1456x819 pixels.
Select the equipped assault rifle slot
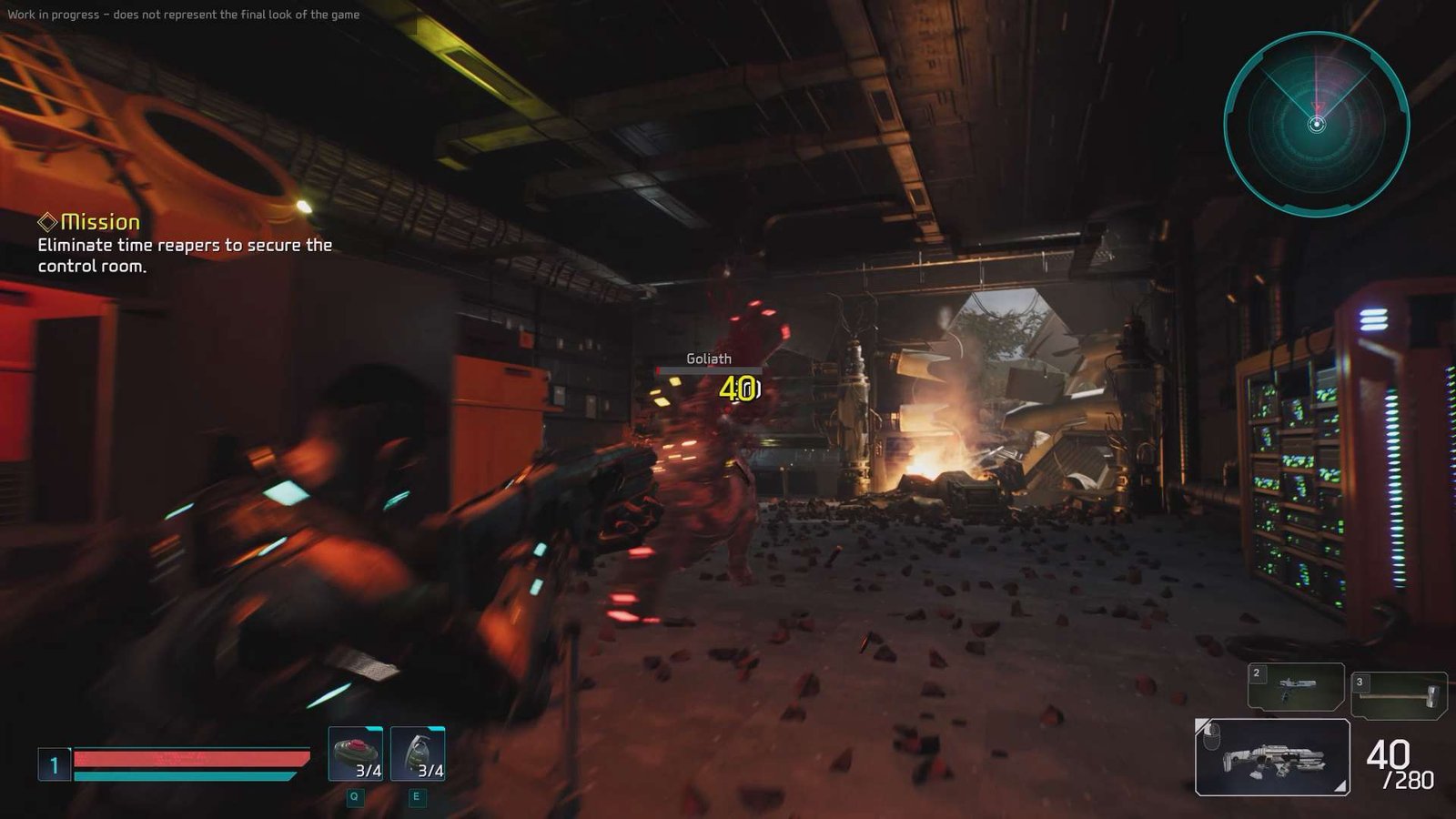pos(1272,757)
